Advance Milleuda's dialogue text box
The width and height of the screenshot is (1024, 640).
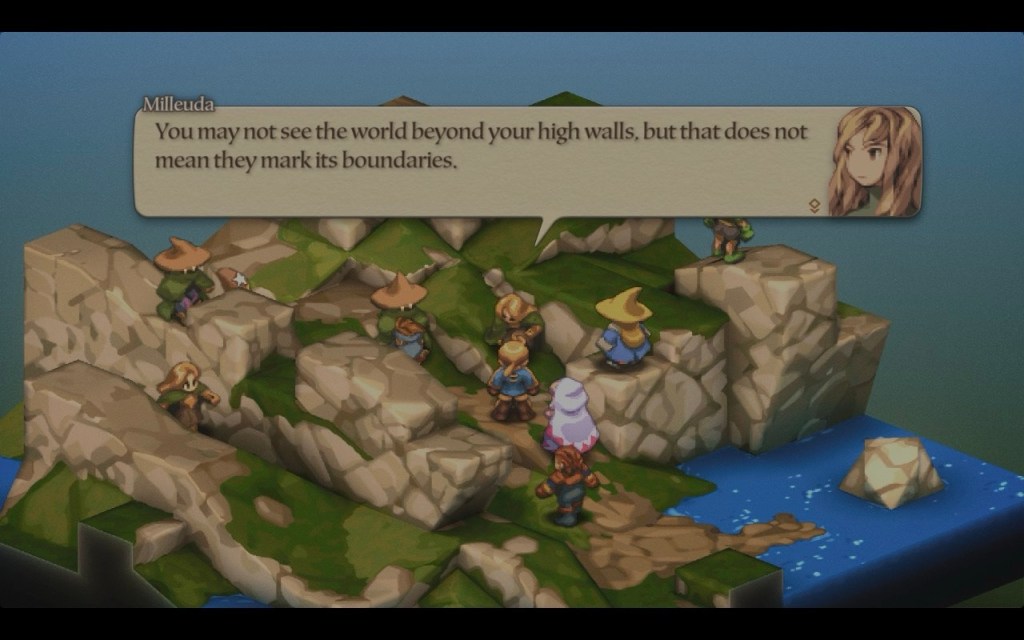pos(480,160)
